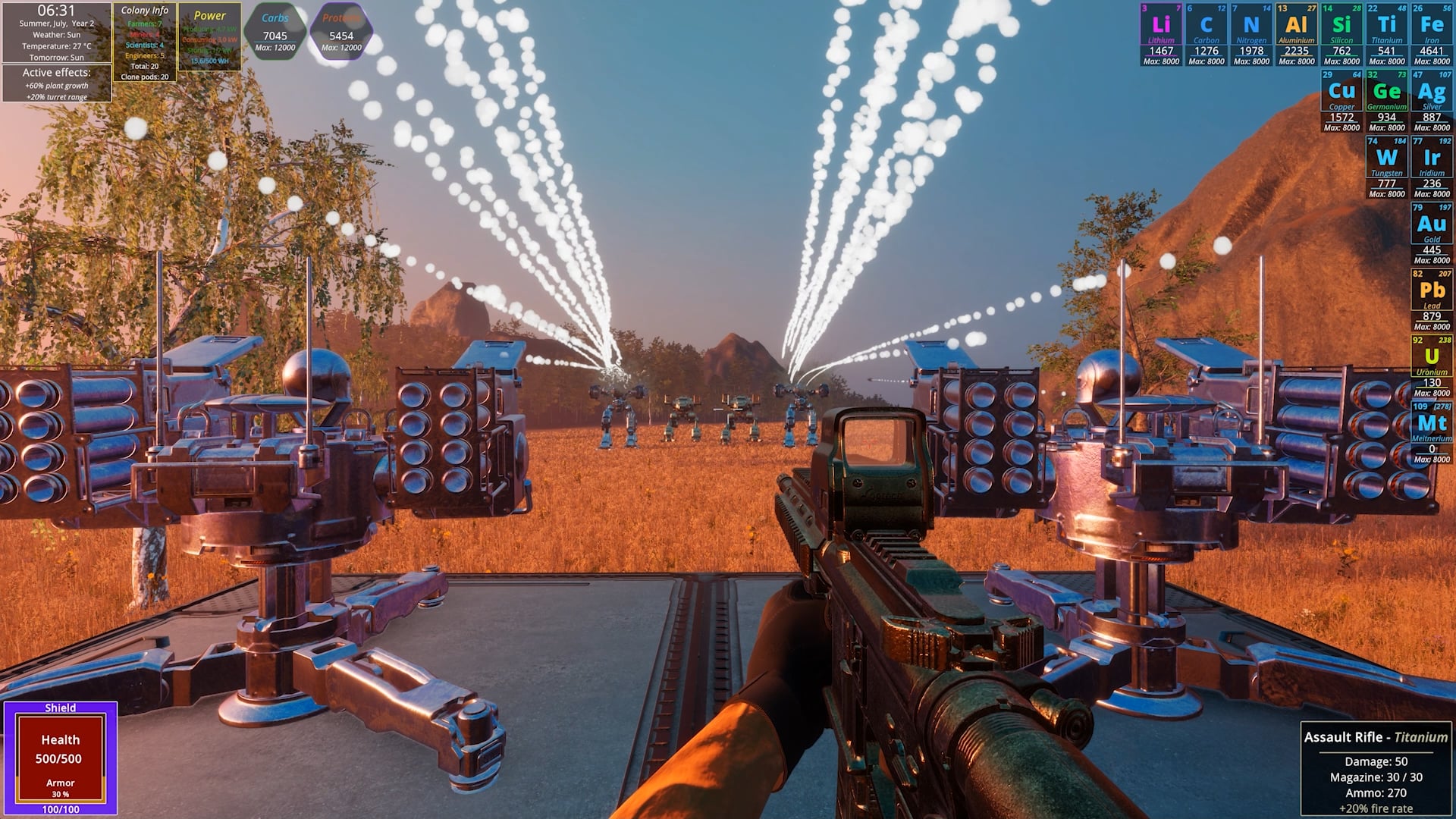1456x819 pixels.
Task: Choose the Meitnerium element tile
Action: click(1432, 432)
